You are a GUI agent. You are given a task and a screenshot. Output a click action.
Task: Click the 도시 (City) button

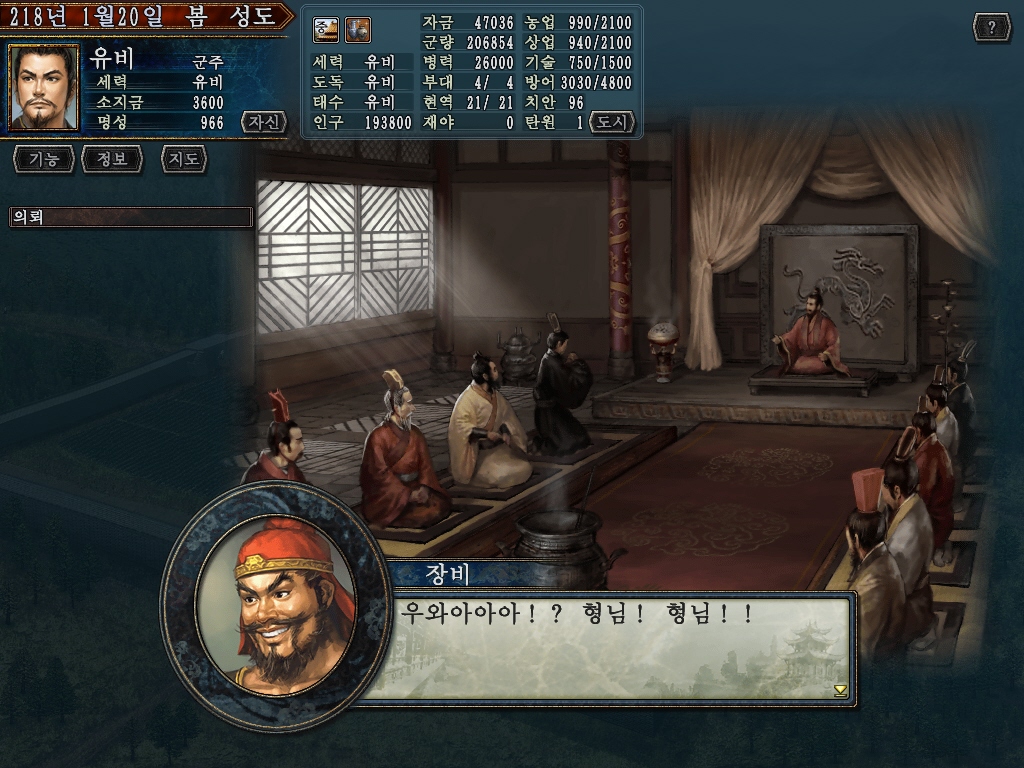612,123
